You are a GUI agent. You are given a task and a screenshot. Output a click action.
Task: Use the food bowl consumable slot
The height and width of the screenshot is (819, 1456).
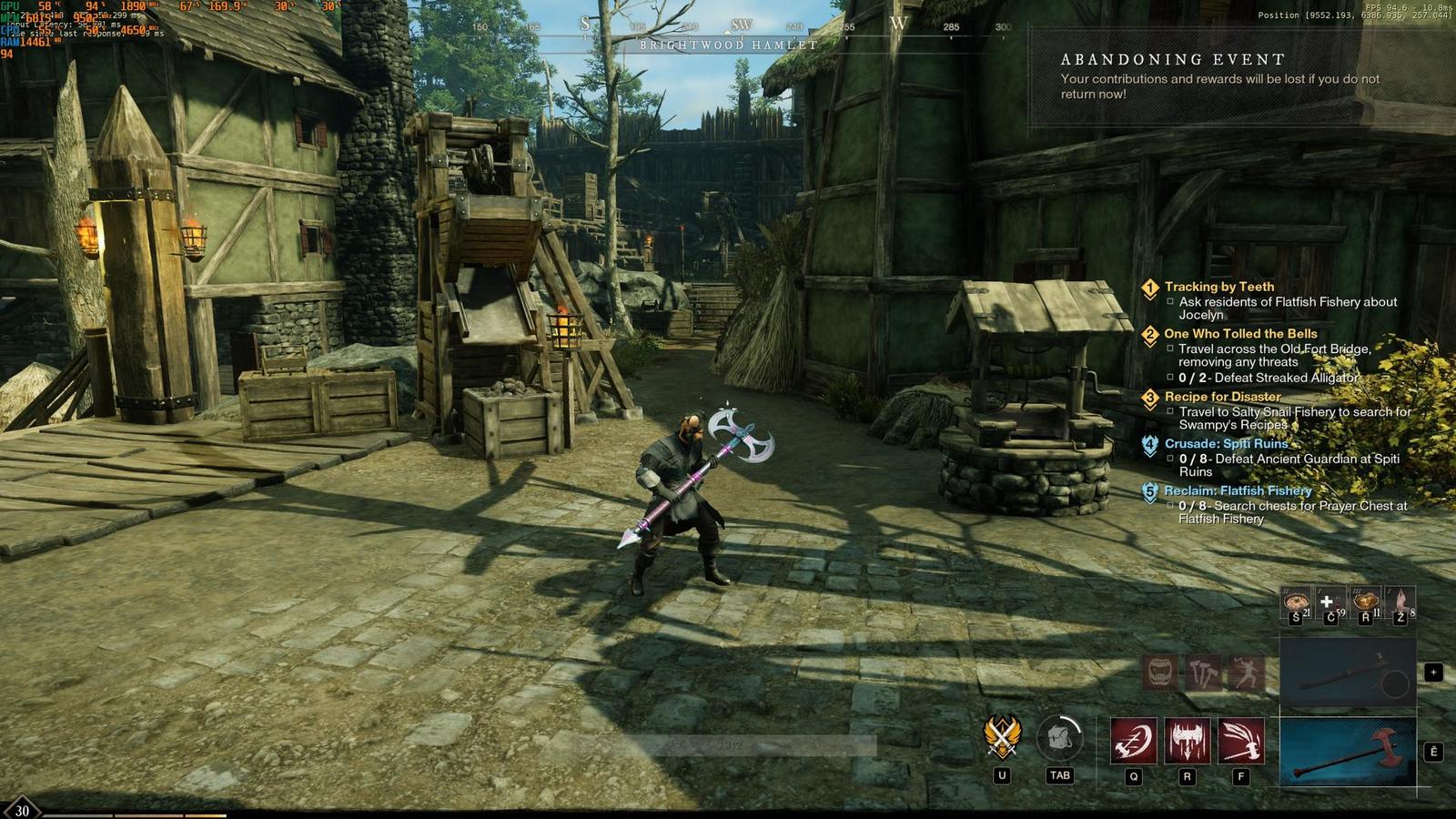(x=1296, y=601)
